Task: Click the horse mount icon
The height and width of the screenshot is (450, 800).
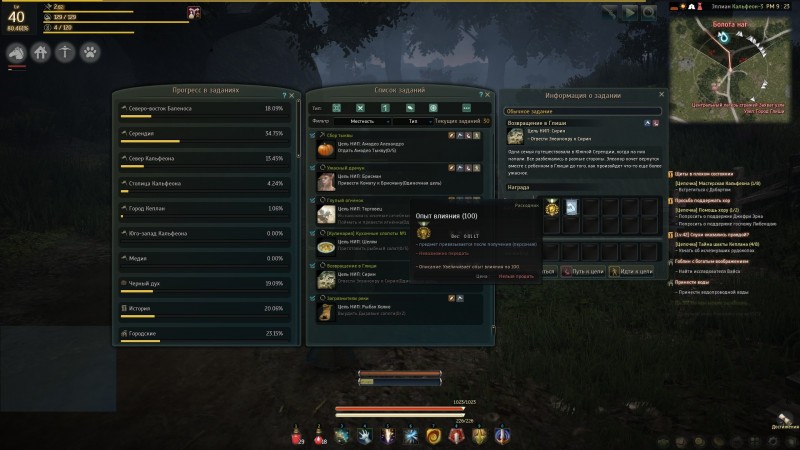Action: coord(17,51)
